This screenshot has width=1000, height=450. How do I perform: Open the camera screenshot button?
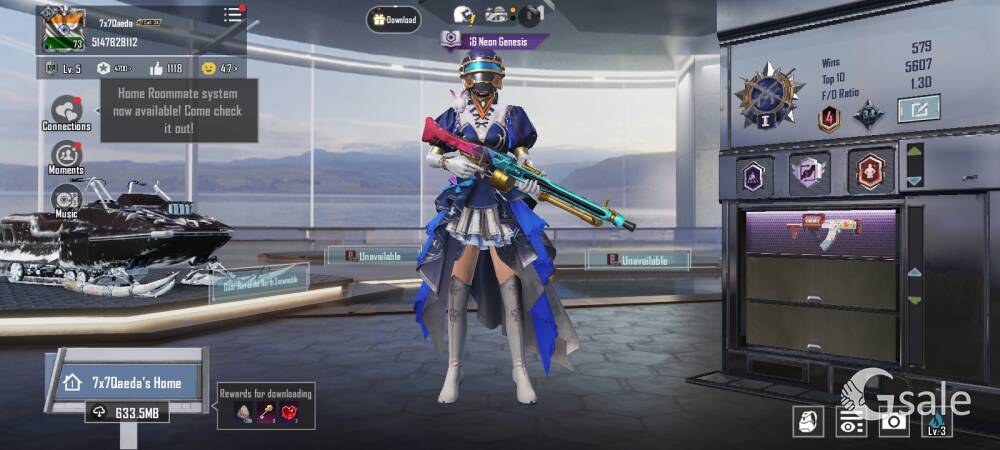tap(893, 421)
